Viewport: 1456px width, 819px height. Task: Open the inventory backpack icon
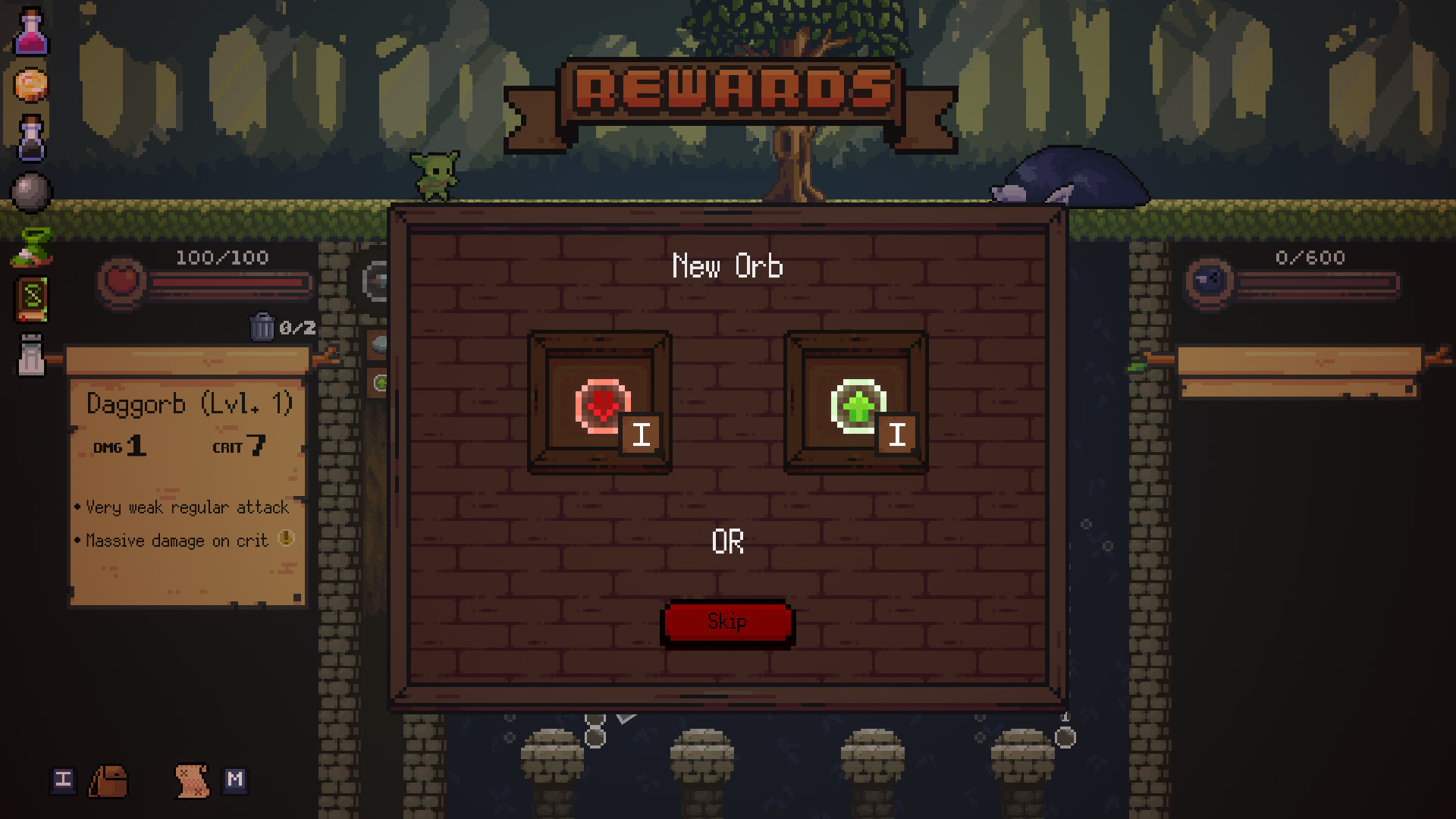point(108,782)
